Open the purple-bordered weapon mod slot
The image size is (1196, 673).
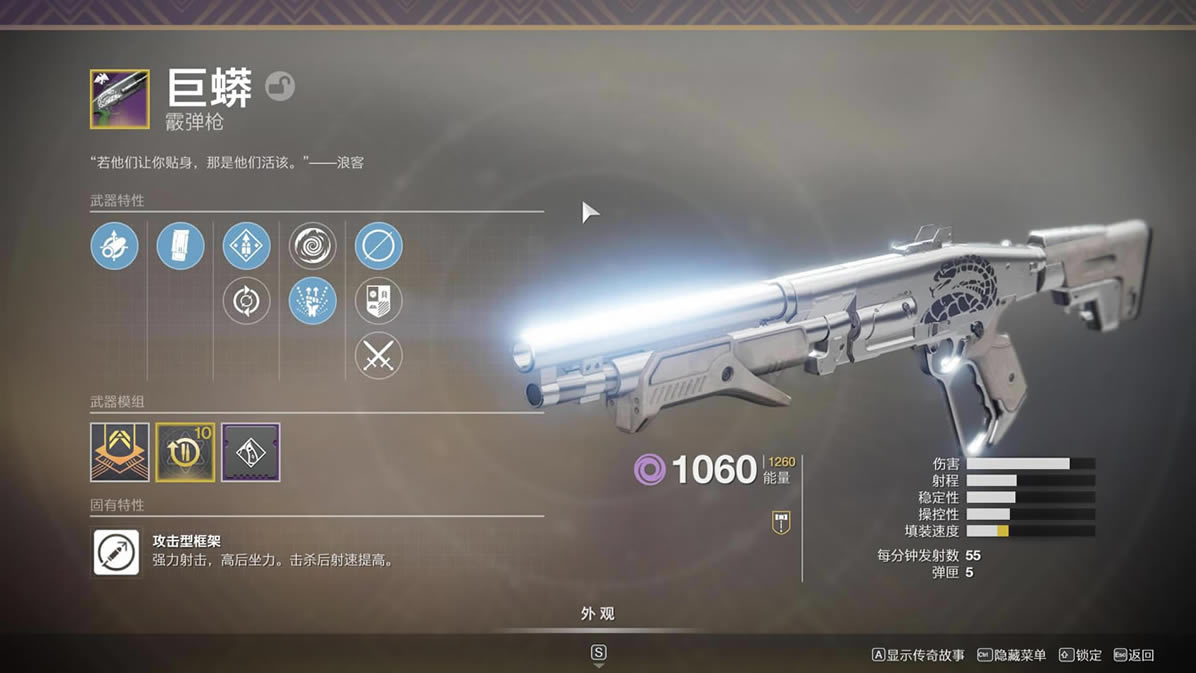(251, 452)
